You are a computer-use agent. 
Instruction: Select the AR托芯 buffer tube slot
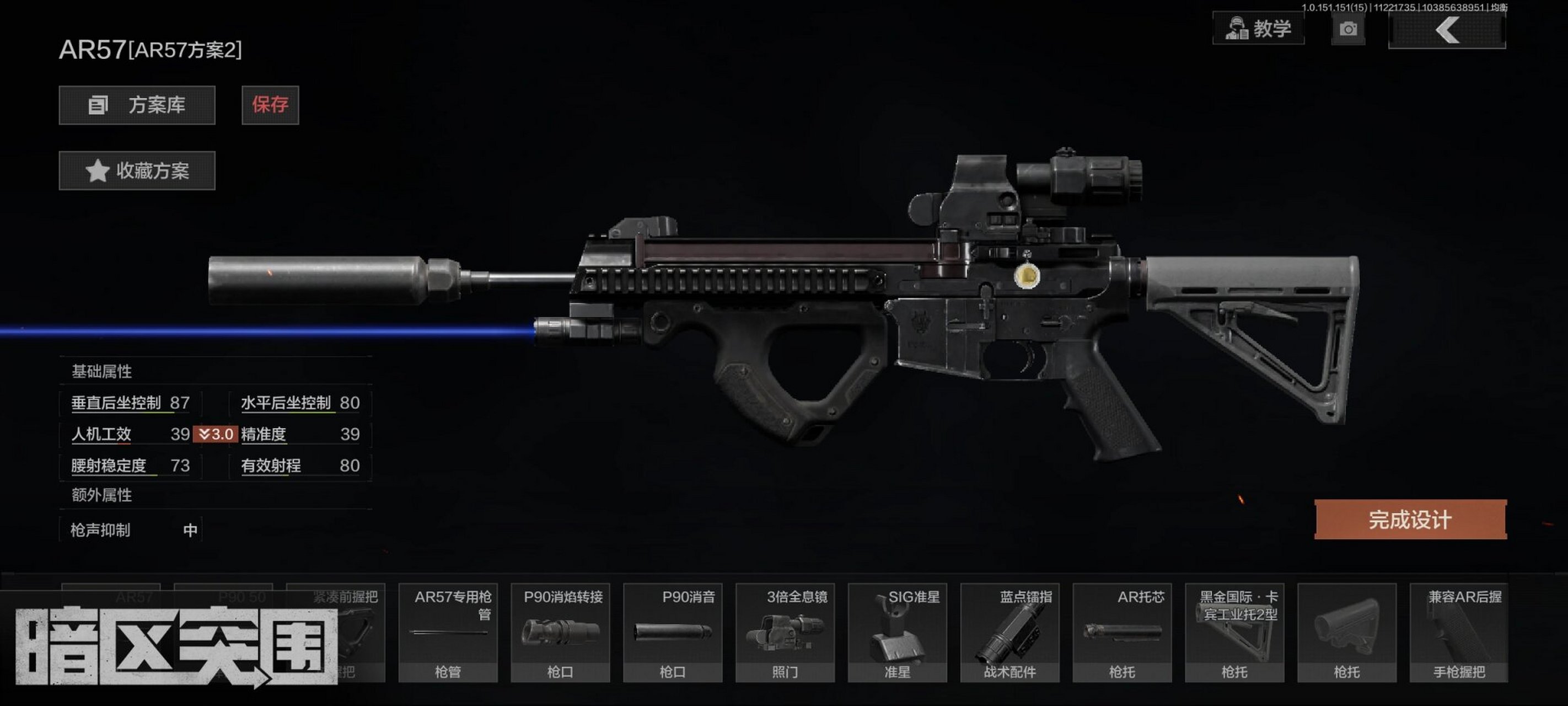click(1122, 632)
